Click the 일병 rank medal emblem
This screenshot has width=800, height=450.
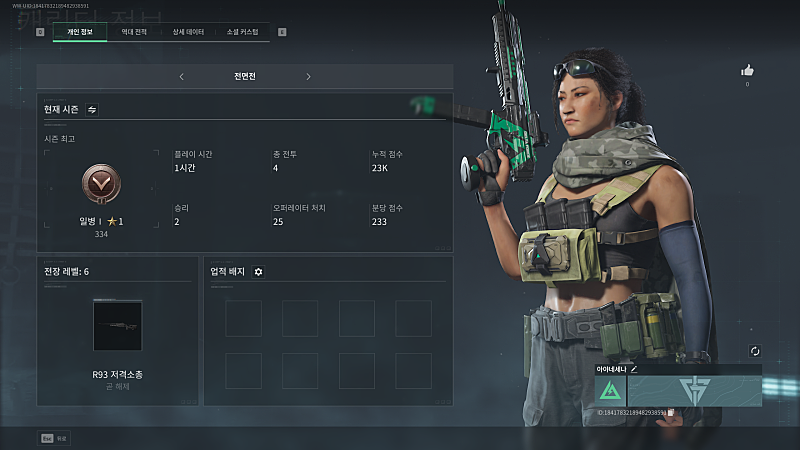(x=99, y=183)
